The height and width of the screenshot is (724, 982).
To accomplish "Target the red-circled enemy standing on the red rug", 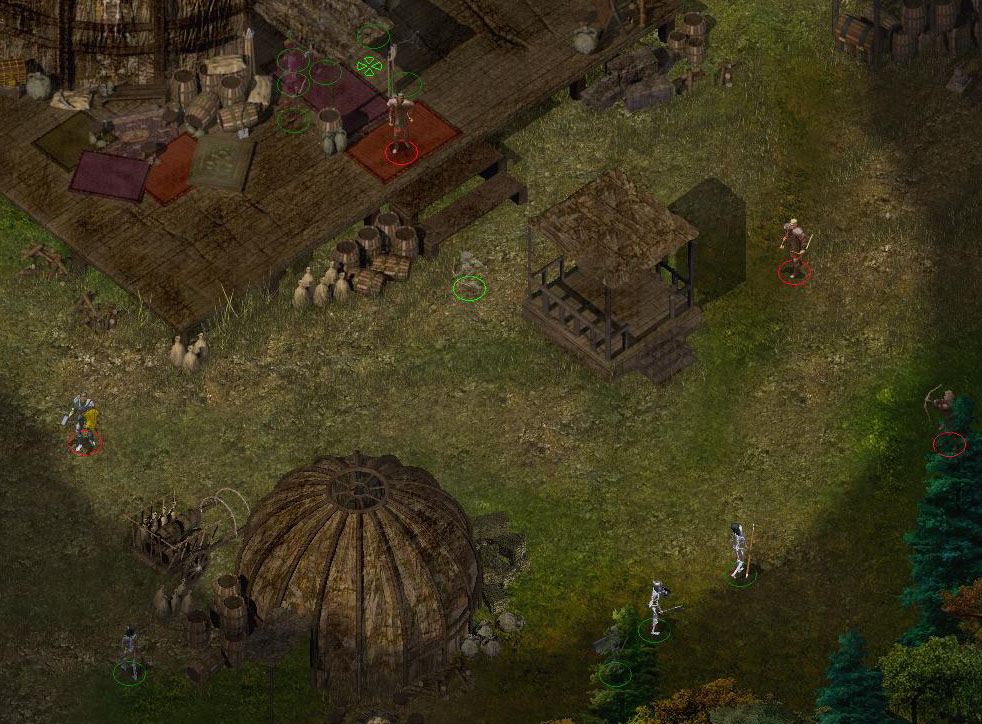I will [401, 124].
